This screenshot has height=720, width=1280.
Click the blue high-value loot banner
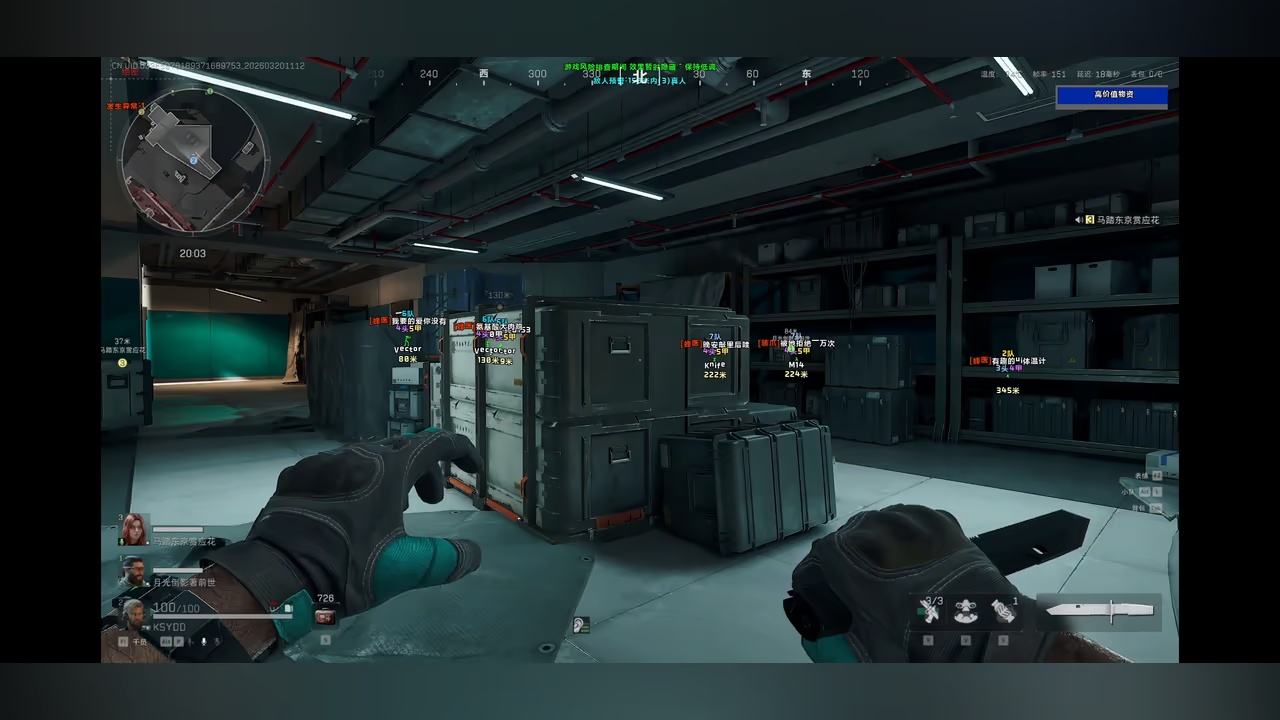(1112, 95)
